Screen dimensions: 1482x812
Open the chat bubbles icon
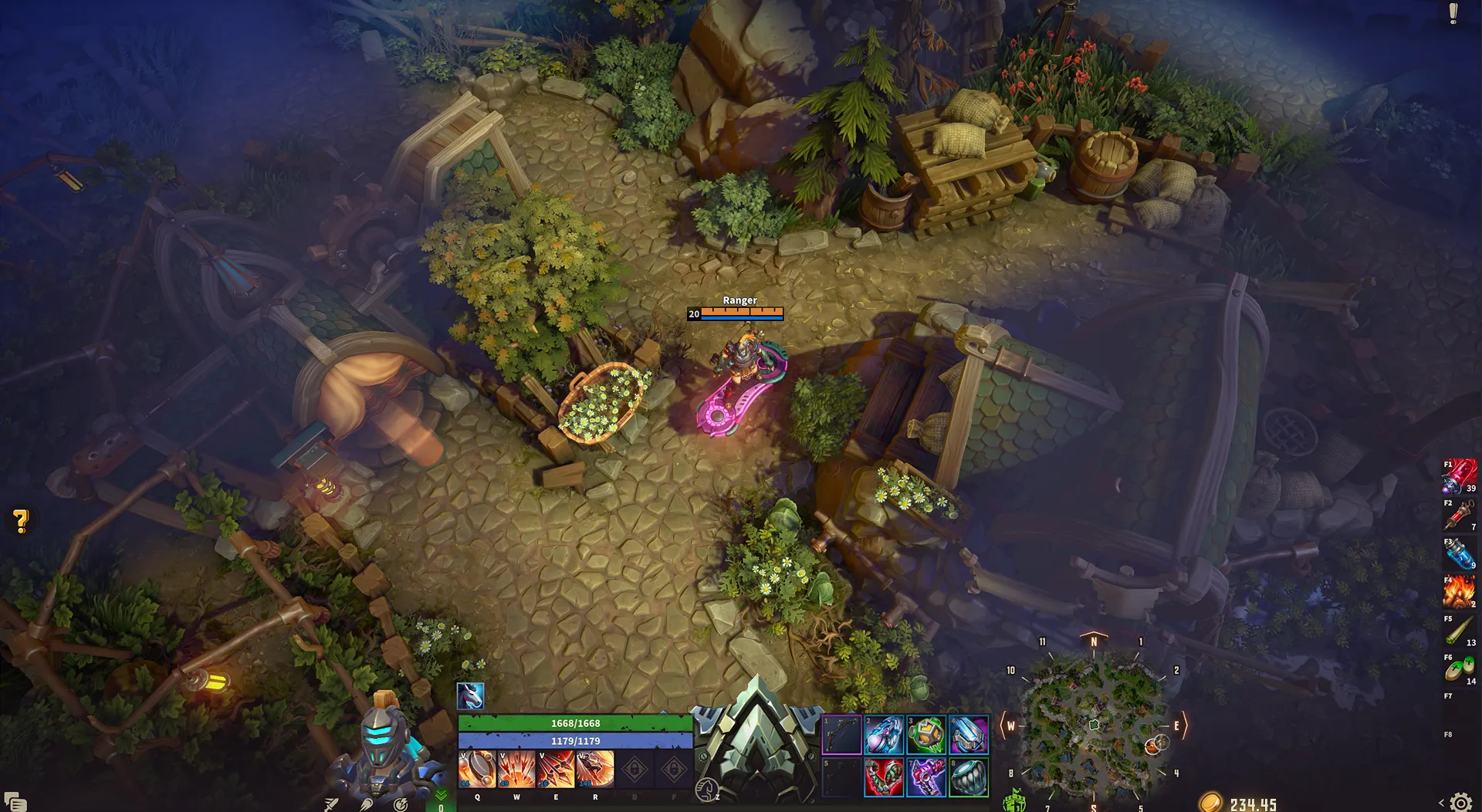[15, 802]
